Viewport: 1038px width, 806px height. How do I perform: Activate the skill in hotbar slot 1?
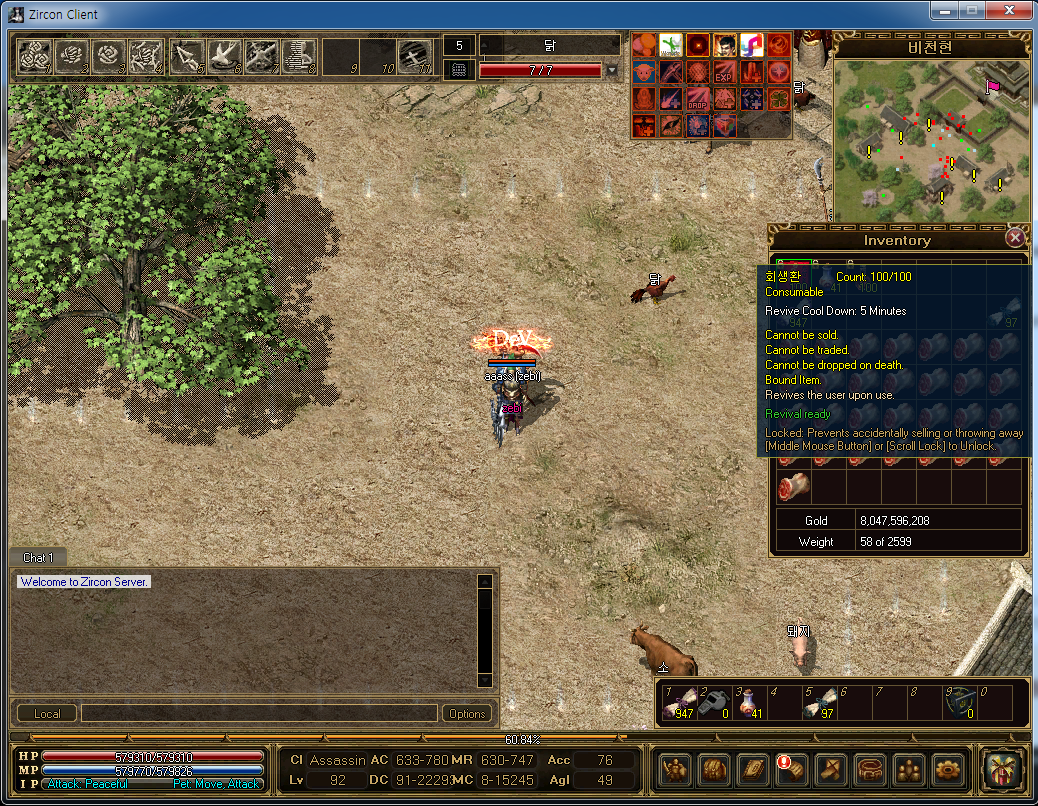(35, 57)
